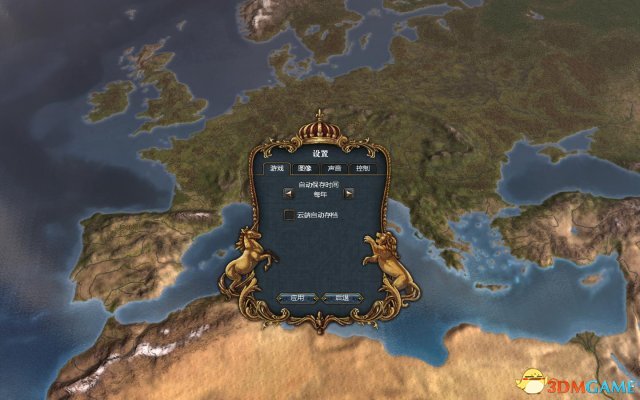Show the 控制 (Controls) tab
The image size is (640, 400).
click(x=362, y=169)
